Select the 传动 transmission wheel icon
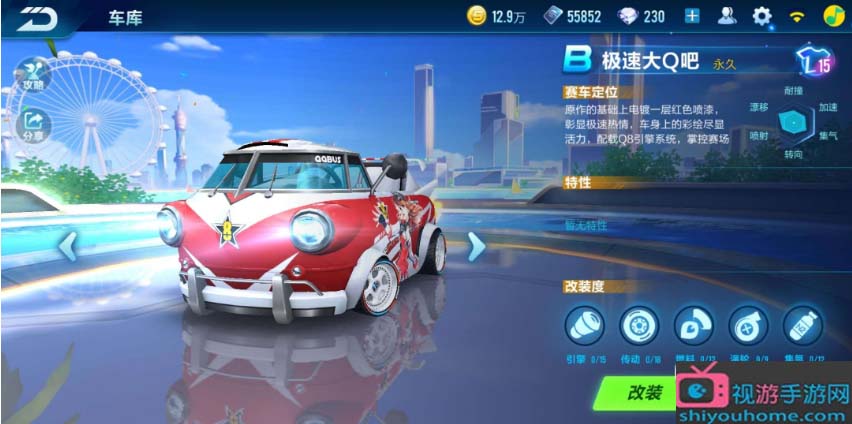The height and width of the screenshot is (424, 852). [638, 326]
